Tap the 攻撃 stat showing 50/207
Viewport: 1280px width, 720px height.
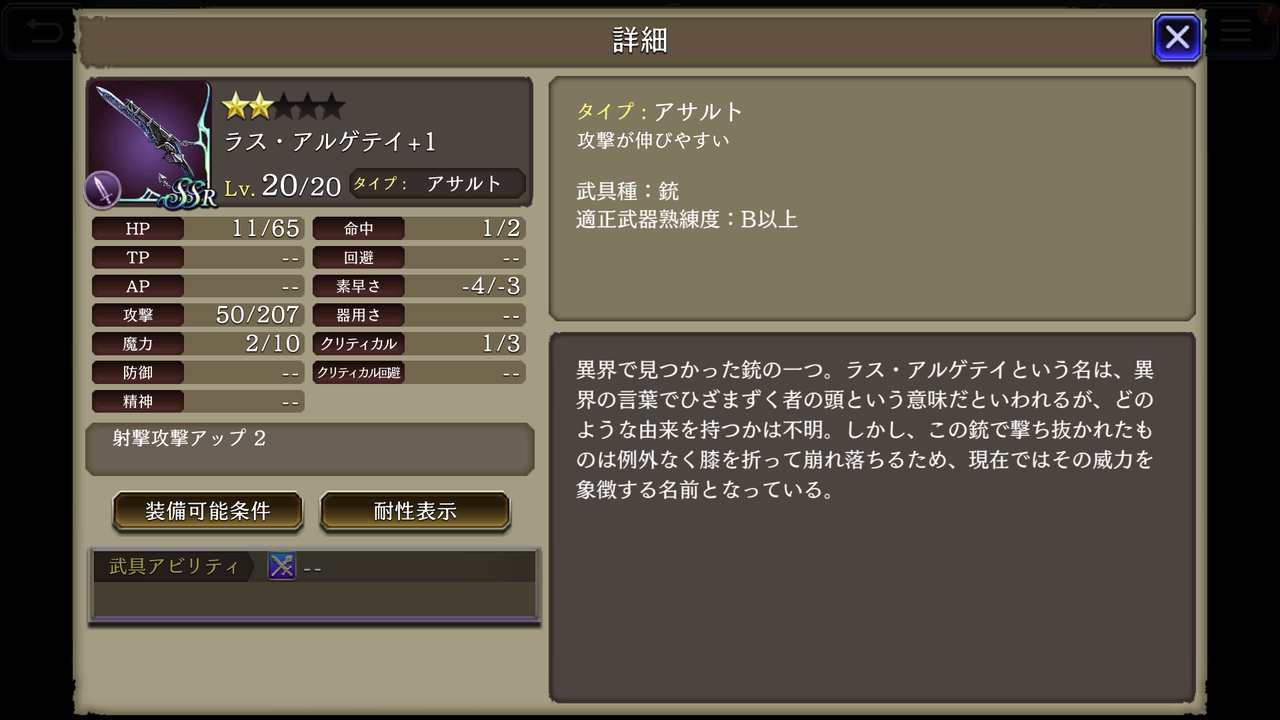[x=196, y=315]
